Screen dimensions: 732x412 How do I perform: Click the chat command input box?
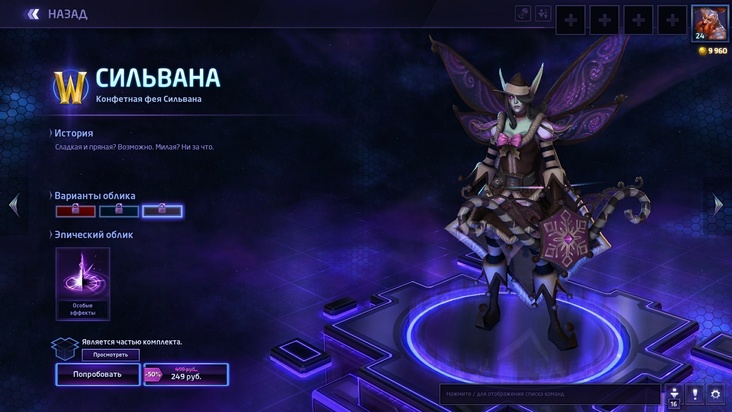tap(550, 394)
